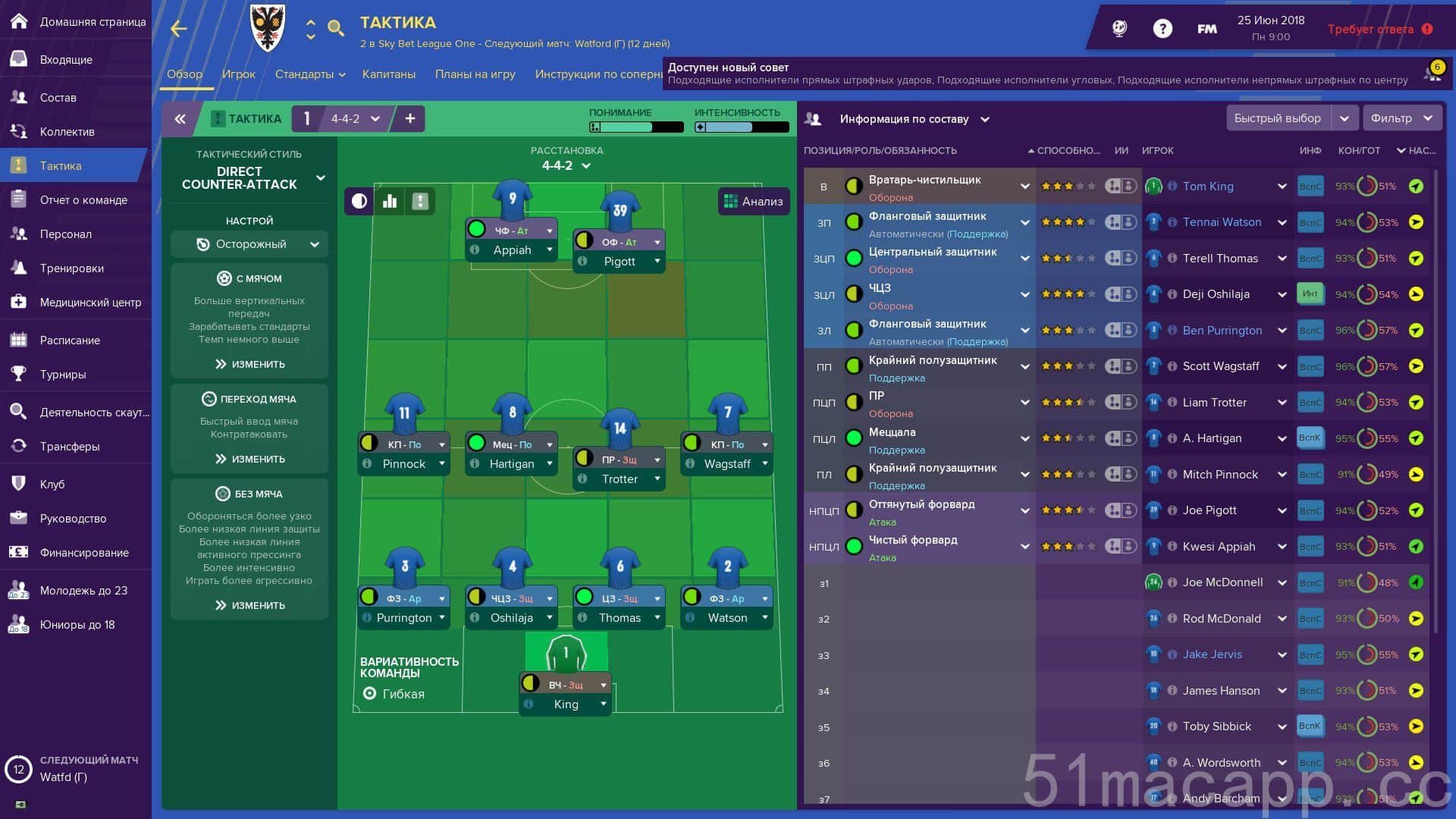The height and width of the screenshot is (819, 1456).
Task: Change the С мячом instructions
Action: (249, 364)
